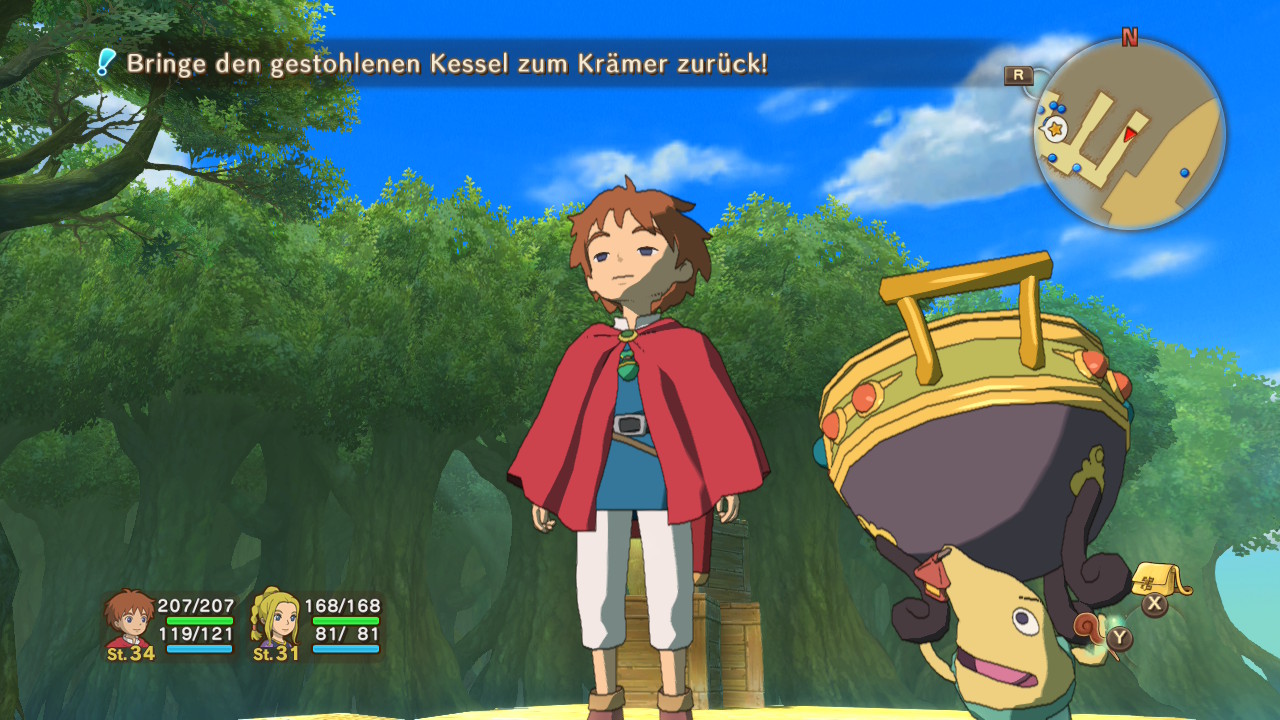The height and width of the screenshot is (720, 1280).
Task: Activate the red wand spell icon
Action: [1090, 627]
